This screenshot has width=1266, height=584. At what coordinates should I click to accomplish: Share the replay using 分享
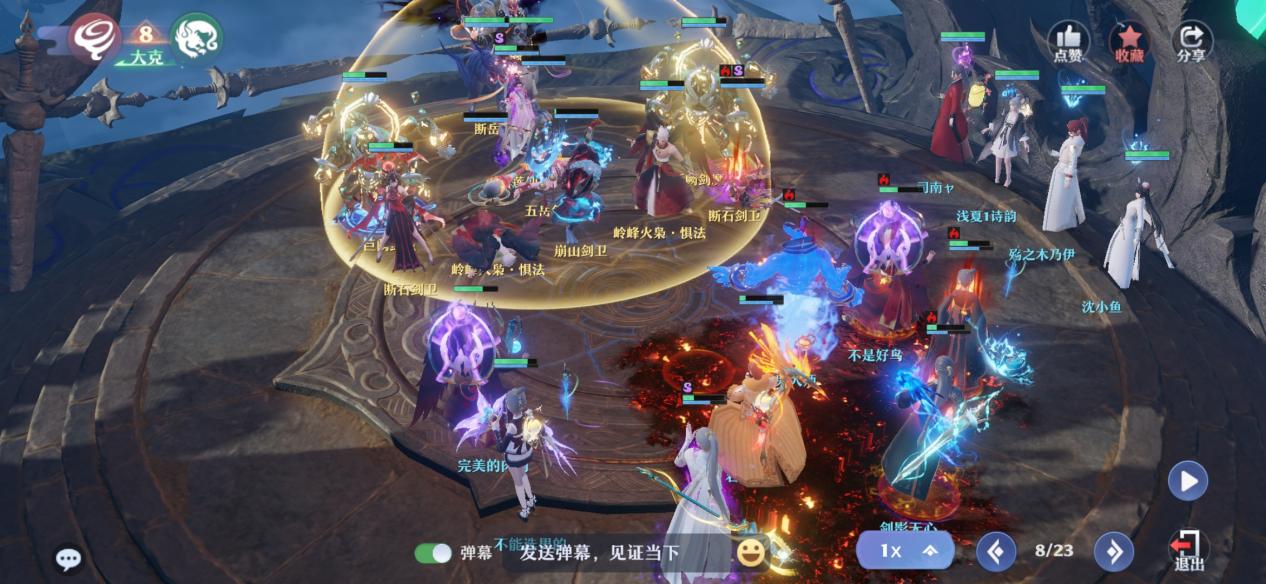point(1191,42)
